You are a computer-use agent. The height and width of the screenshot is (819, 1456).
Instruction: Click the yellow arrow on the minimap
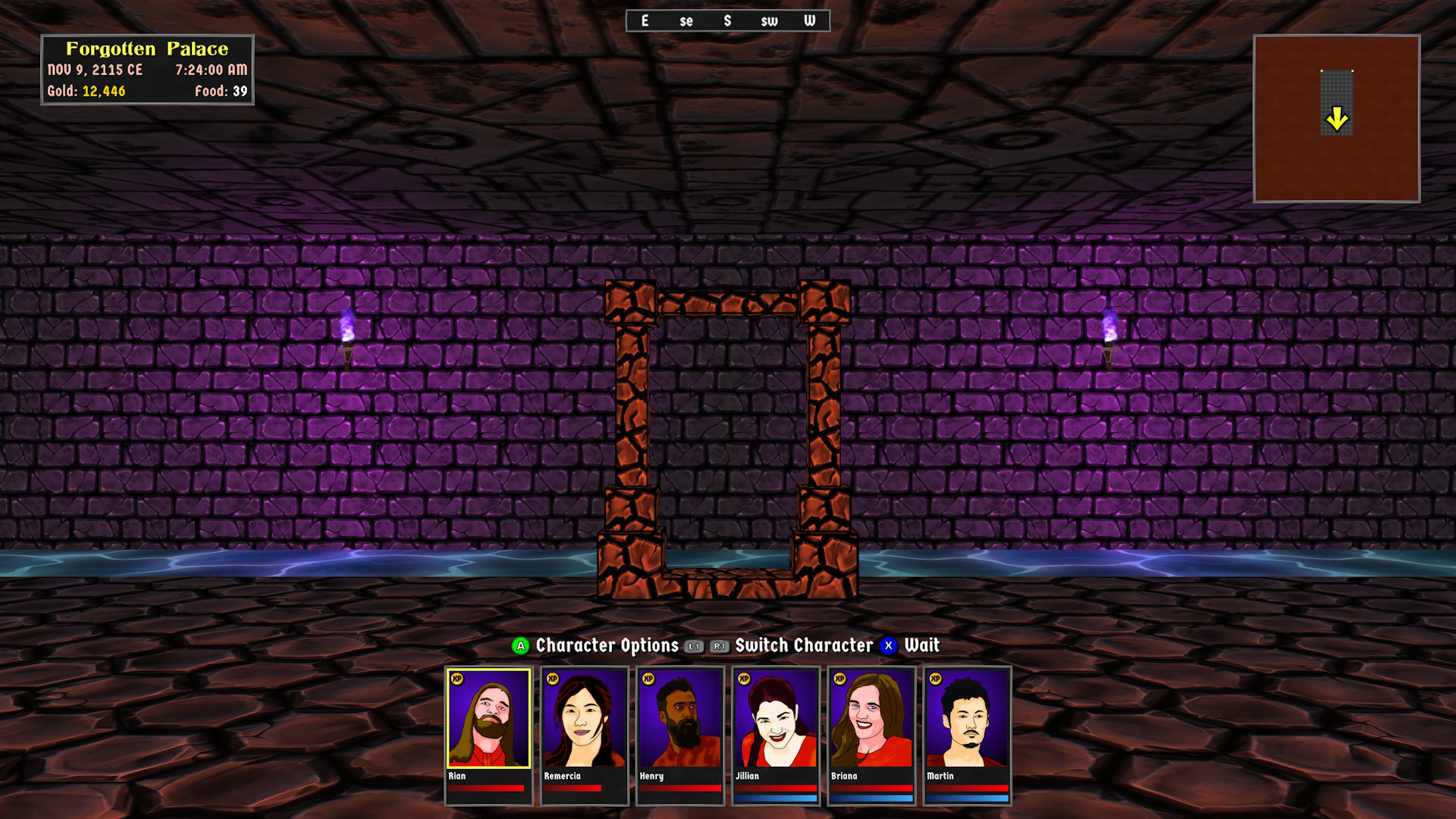pyautogui.click(x=1337, y=118)
